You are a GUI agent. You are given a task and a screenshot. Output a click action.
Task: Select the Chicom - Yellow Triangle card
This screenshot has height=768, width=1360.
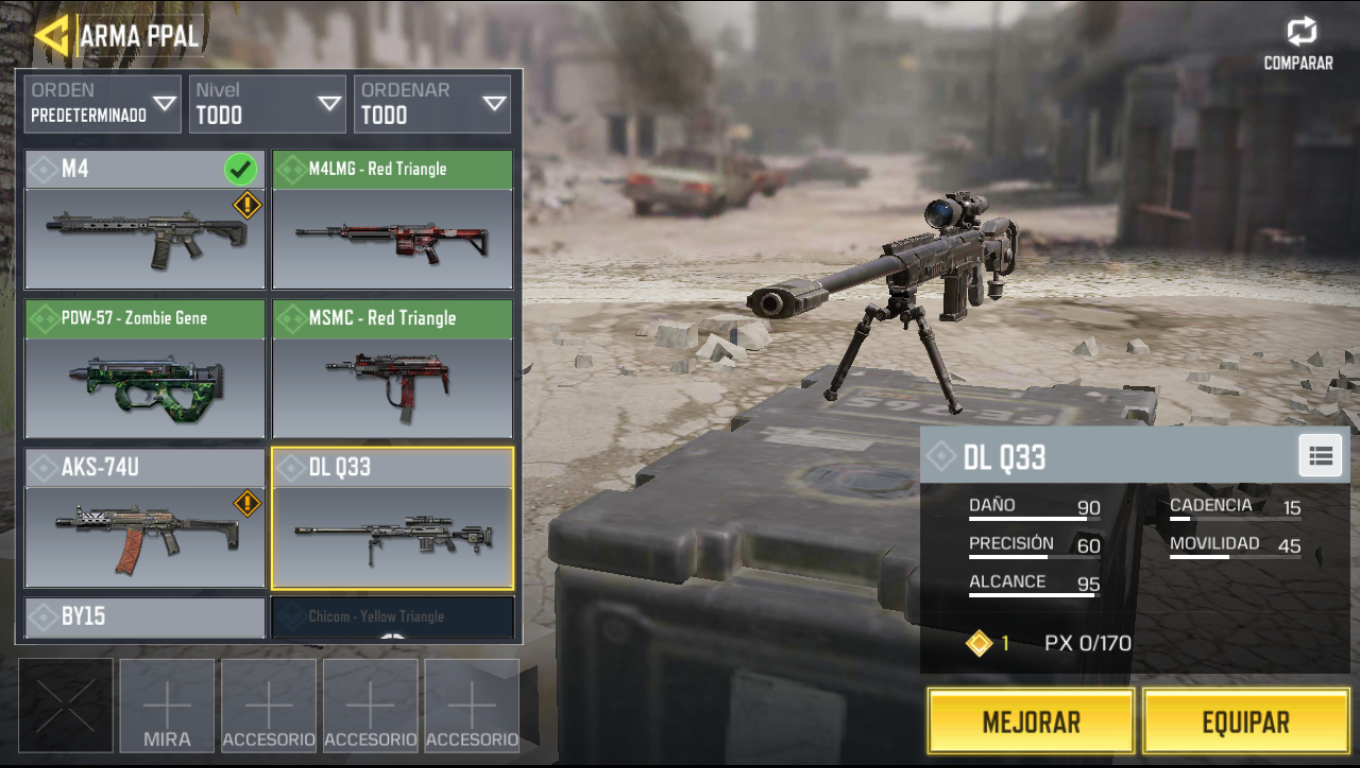tap(392, 618)
